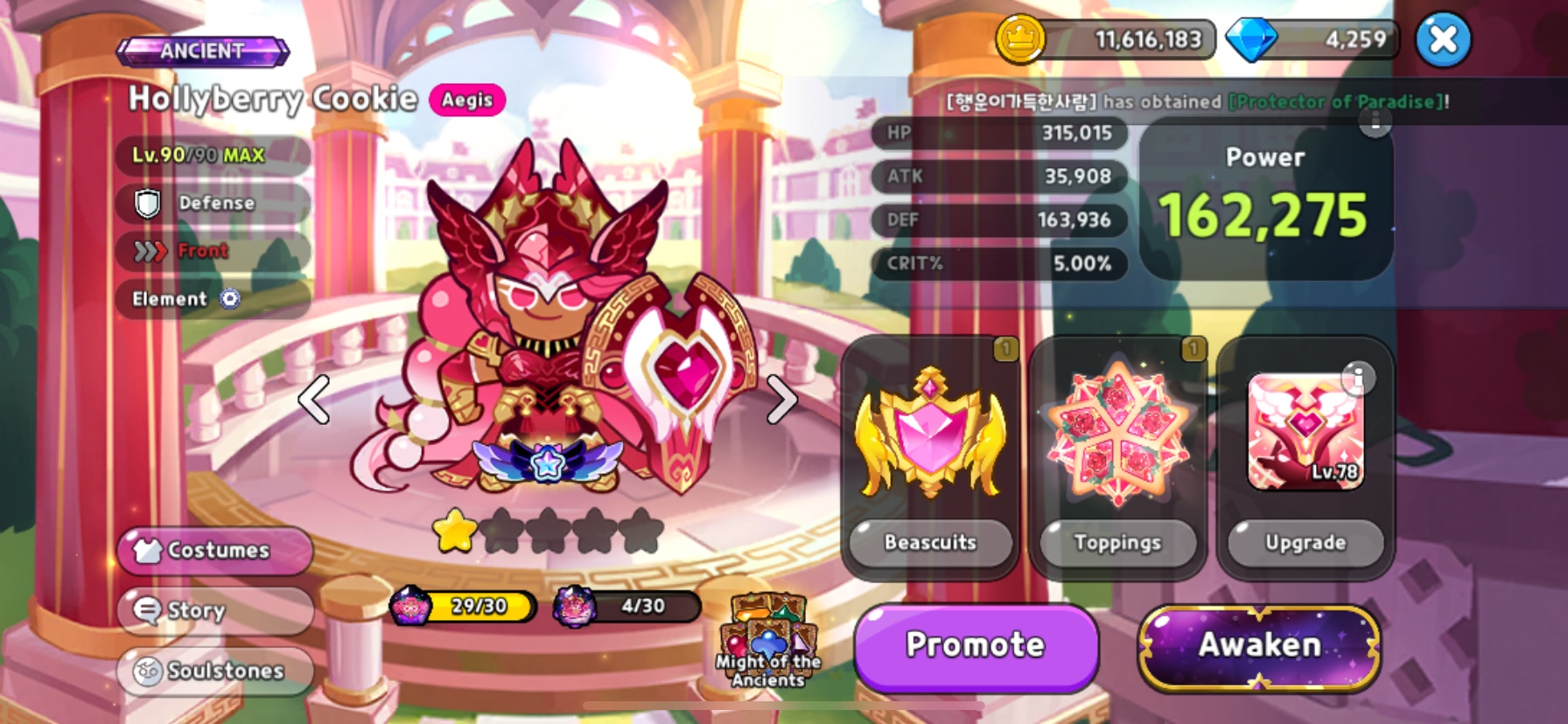1568x724 pixels.
Task: Open the Costumes menu
Action: [x=215, y=550]
